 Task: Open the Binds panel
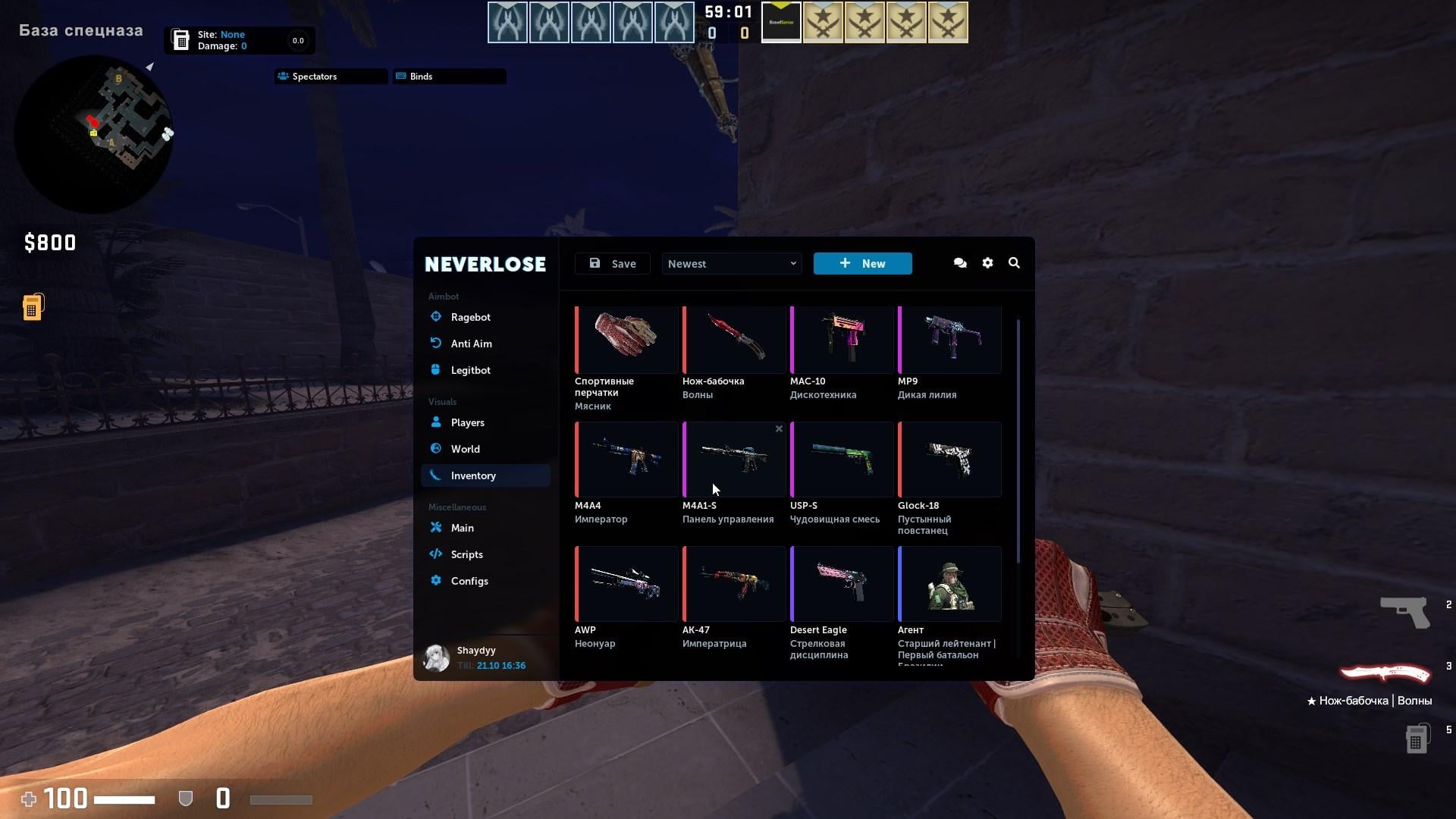(448, 76)
